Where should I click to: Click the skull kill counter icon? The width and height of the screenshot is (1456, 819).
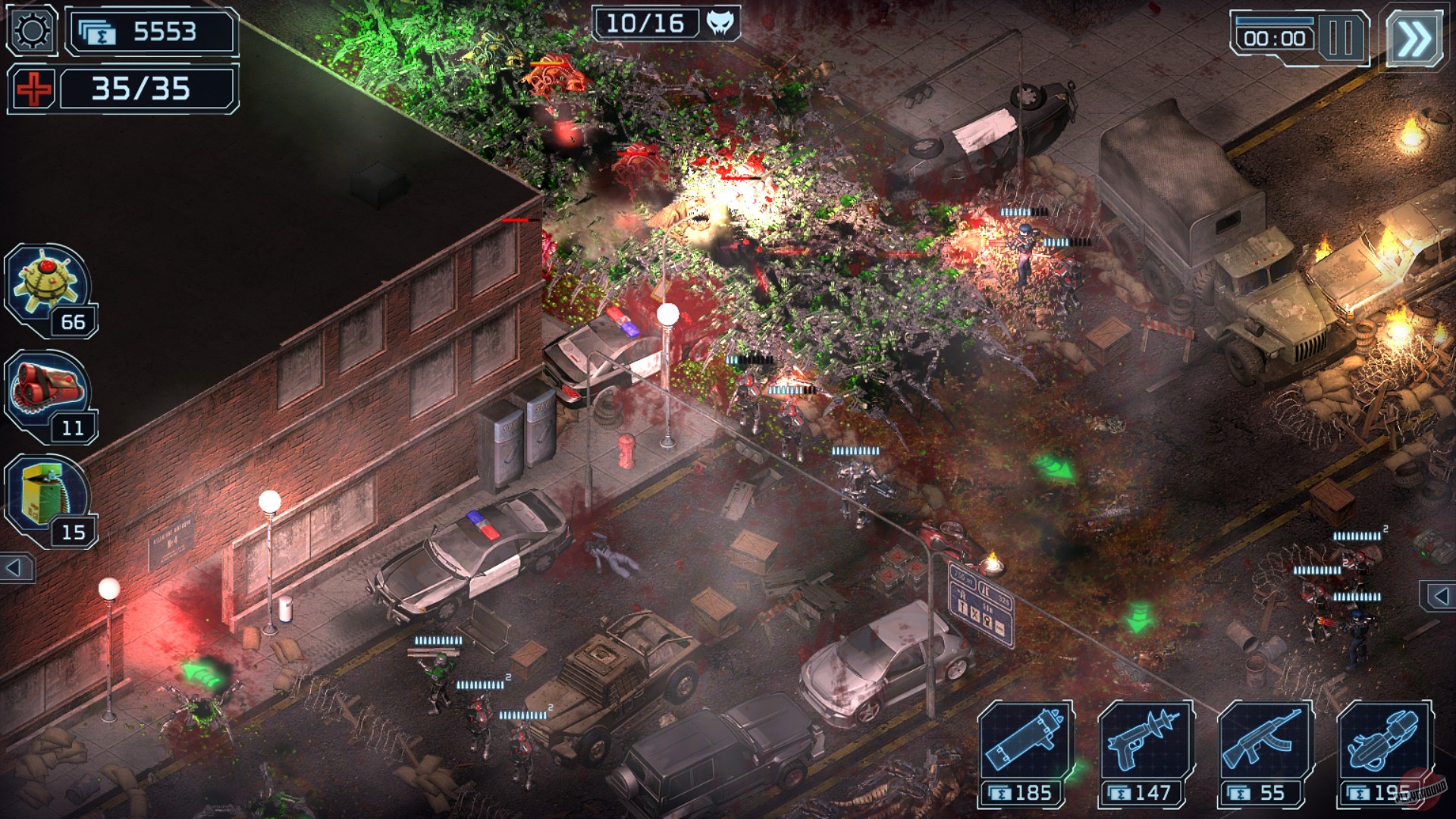coord(720,23)
